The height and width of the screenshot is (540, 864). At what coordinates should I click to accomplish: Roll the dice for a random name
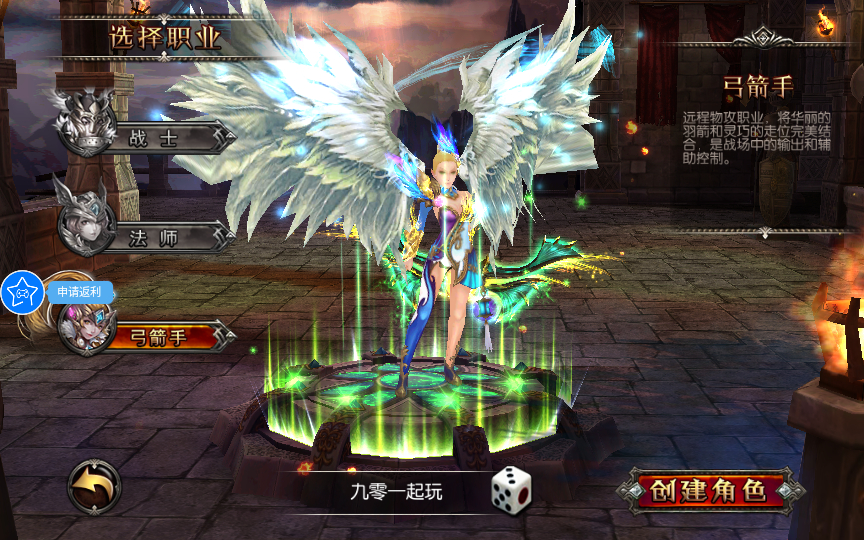tap(510, 487)
